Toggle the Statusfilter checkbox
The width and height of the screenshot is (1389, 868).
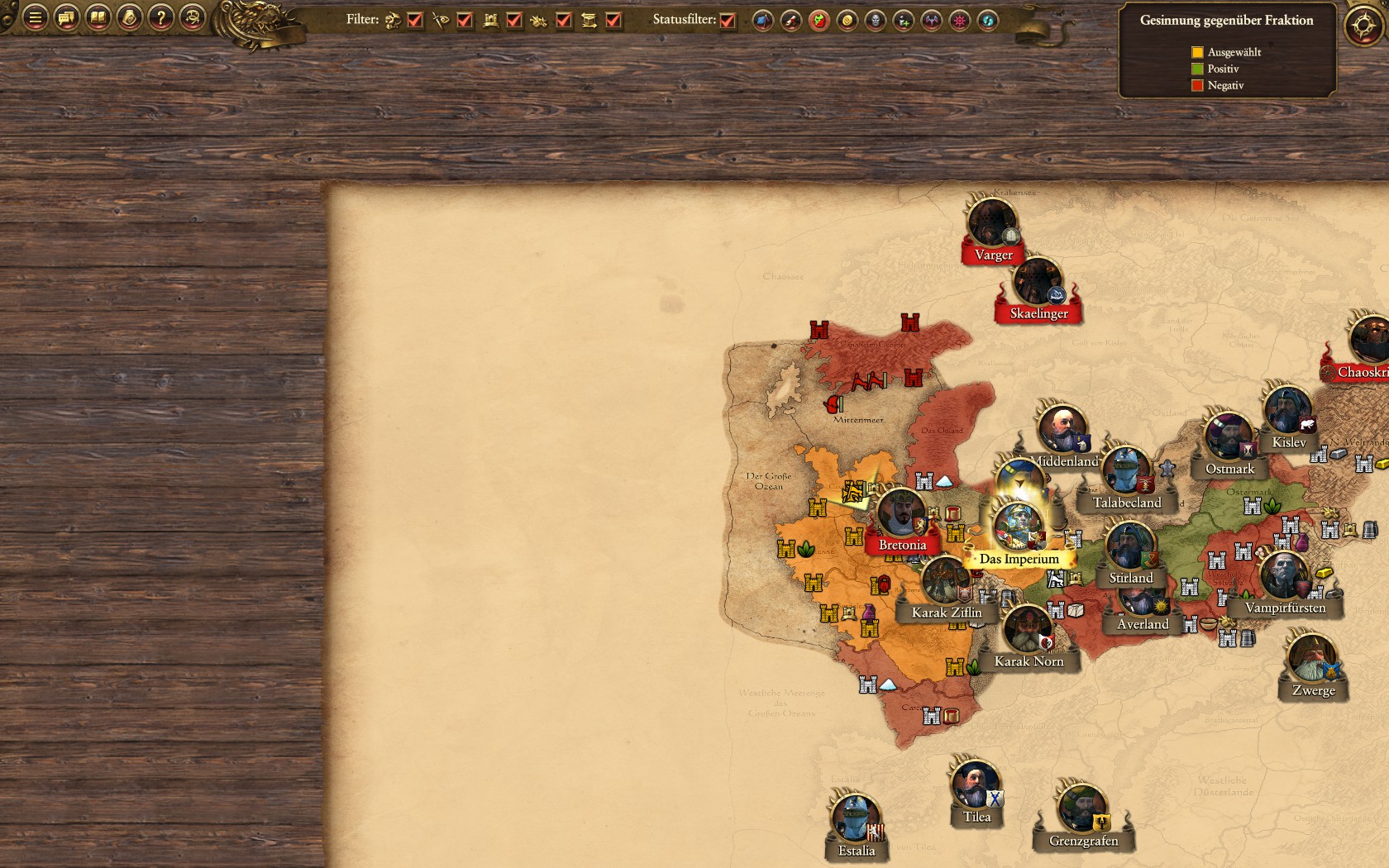pyautogui.click(x=728, y=20)
